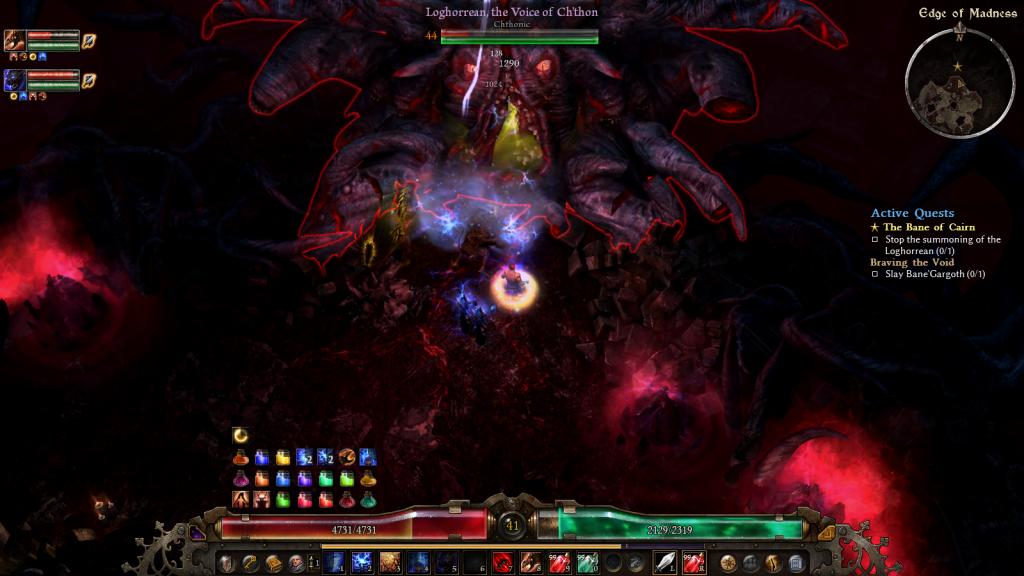Use the green energy potion in slot 0
The image size is (1024, 576).
coord(587,563)
